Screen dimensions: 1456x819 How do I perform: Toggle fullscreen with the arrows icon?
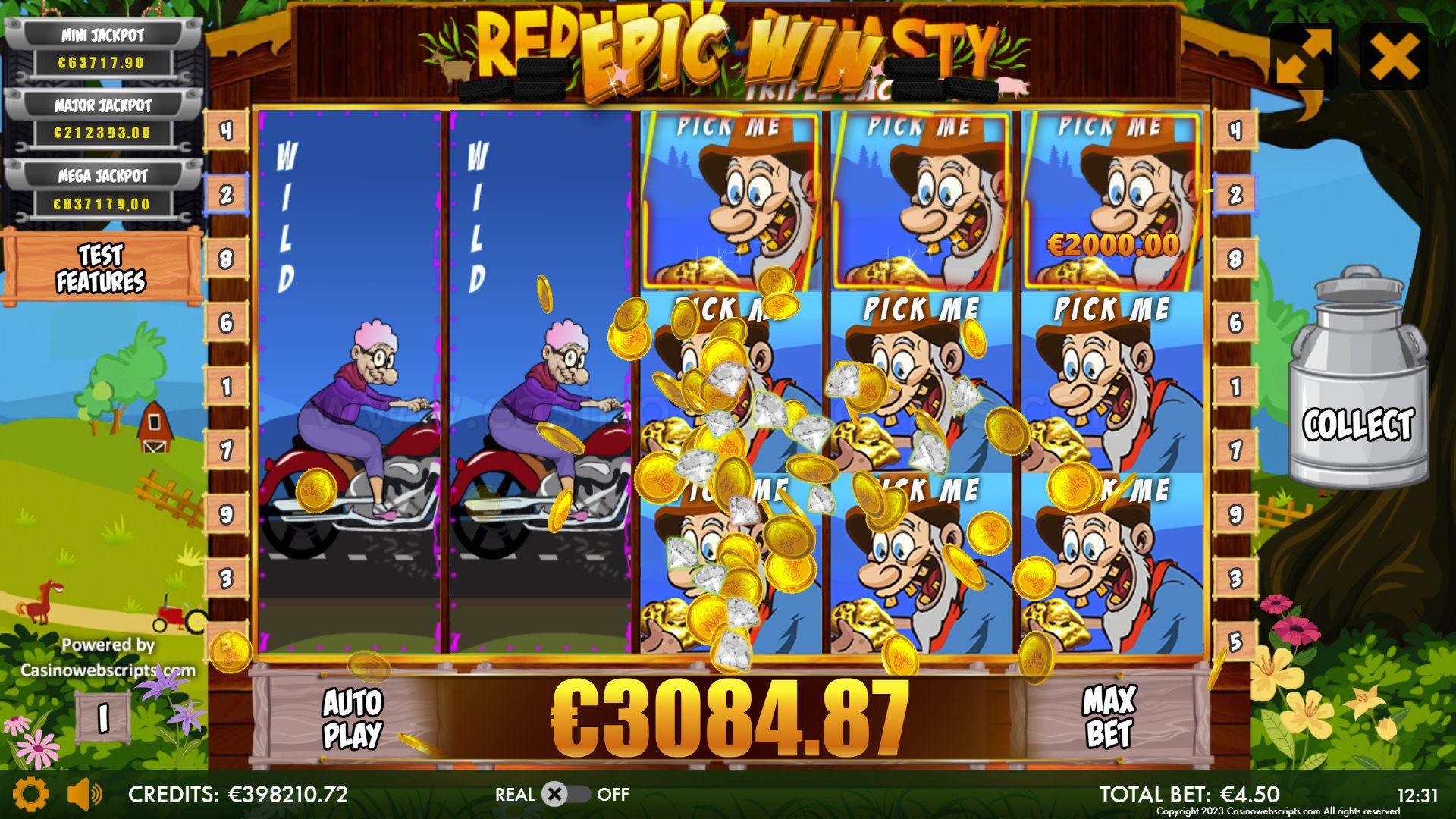pos(1303,56)
